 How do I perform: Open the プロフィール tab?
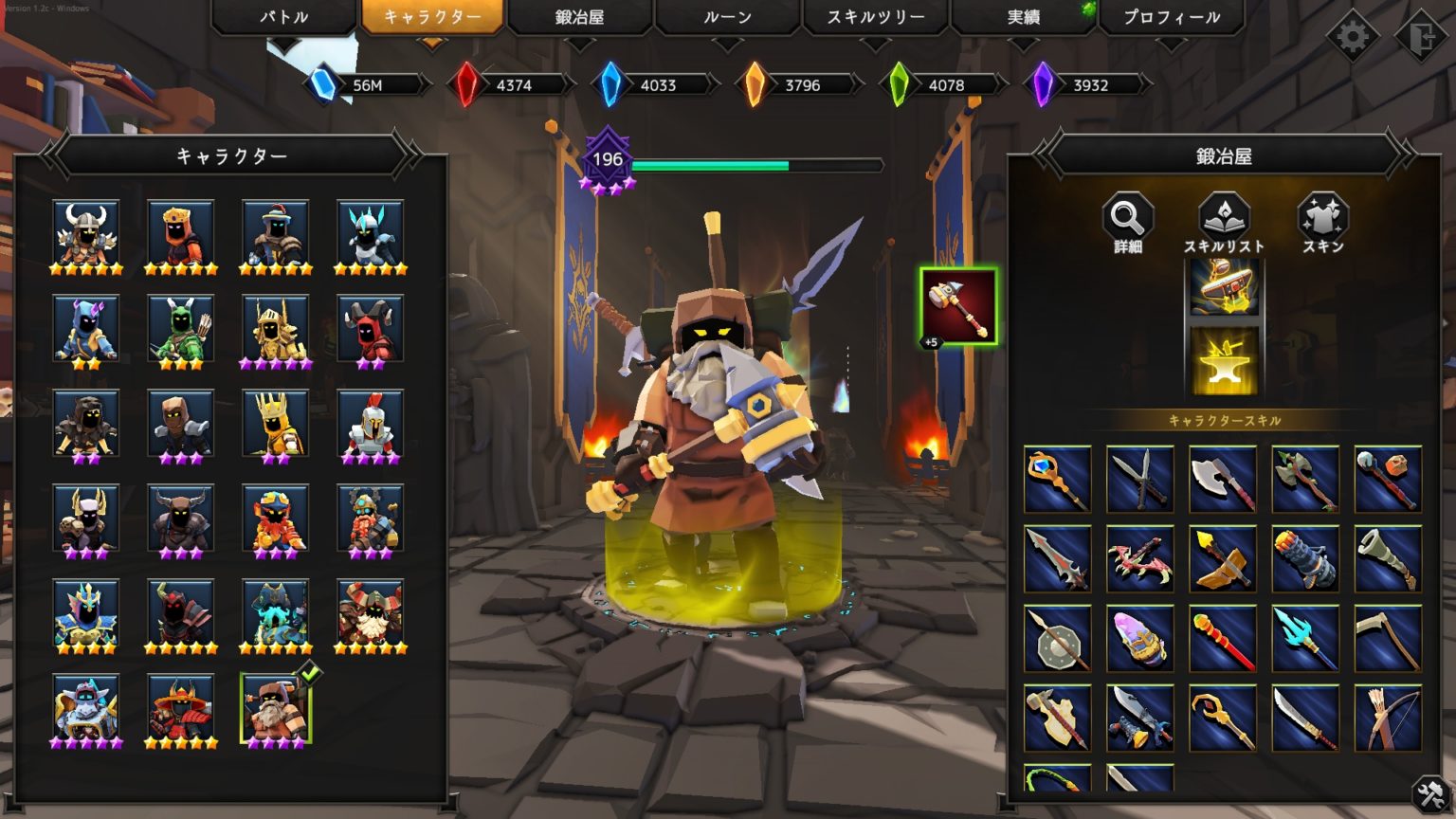pos(1172,17)
